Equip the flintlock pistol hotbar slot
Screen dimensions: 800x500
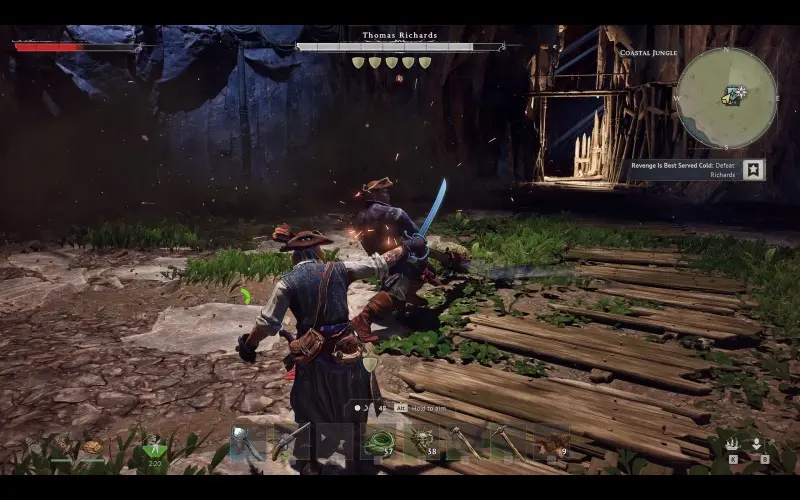[x=291, y=442]
